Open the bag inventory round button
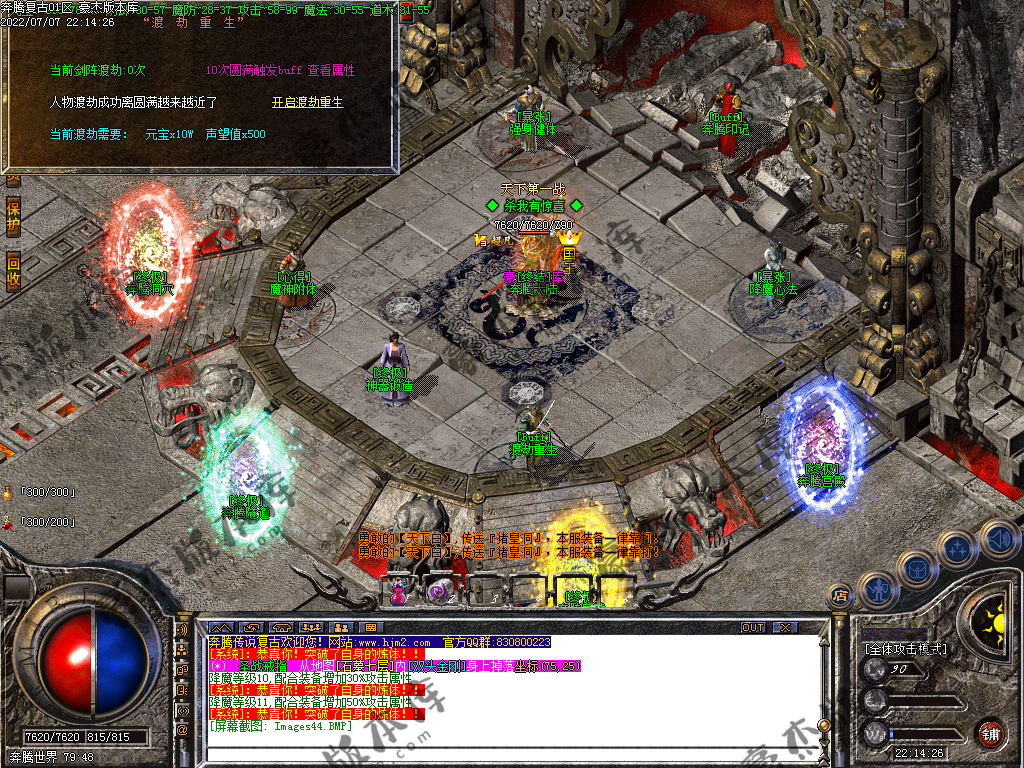Image resolution: width=1024 pixels, height=768 pixels. [917, 568]
